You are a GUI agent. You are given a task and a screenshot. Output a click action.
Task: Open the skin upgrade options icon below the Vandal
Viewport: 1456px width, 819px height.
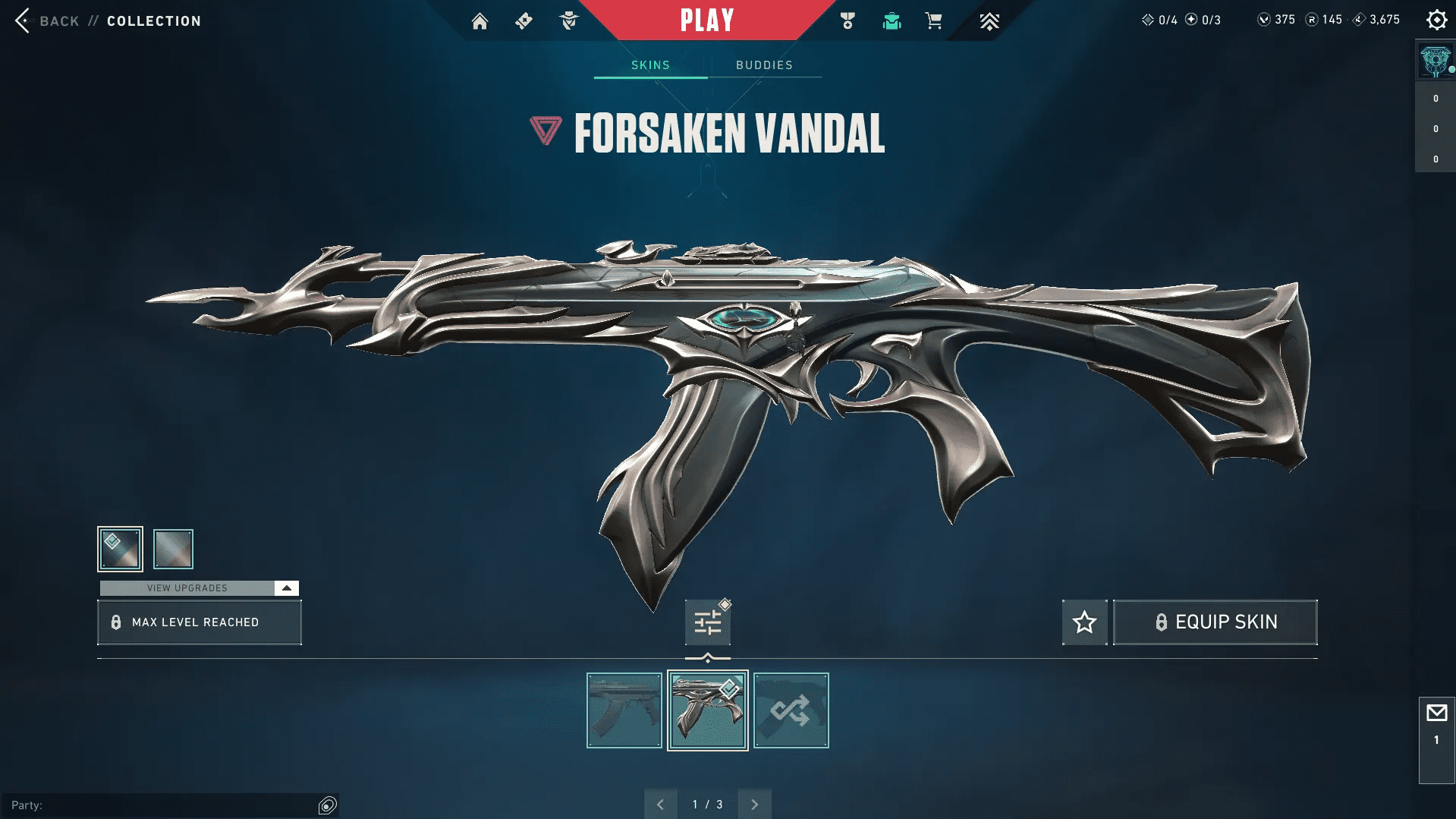706,621
